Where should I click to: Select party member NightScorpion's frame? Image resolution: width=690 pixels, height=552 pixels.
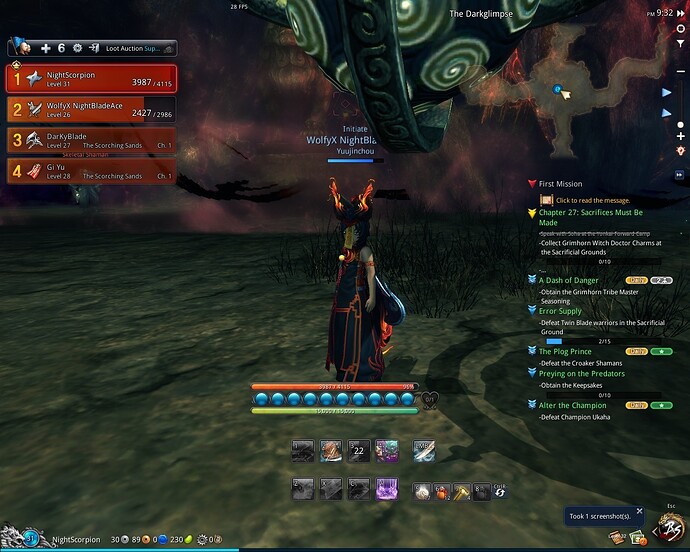[x=91, y=78]
